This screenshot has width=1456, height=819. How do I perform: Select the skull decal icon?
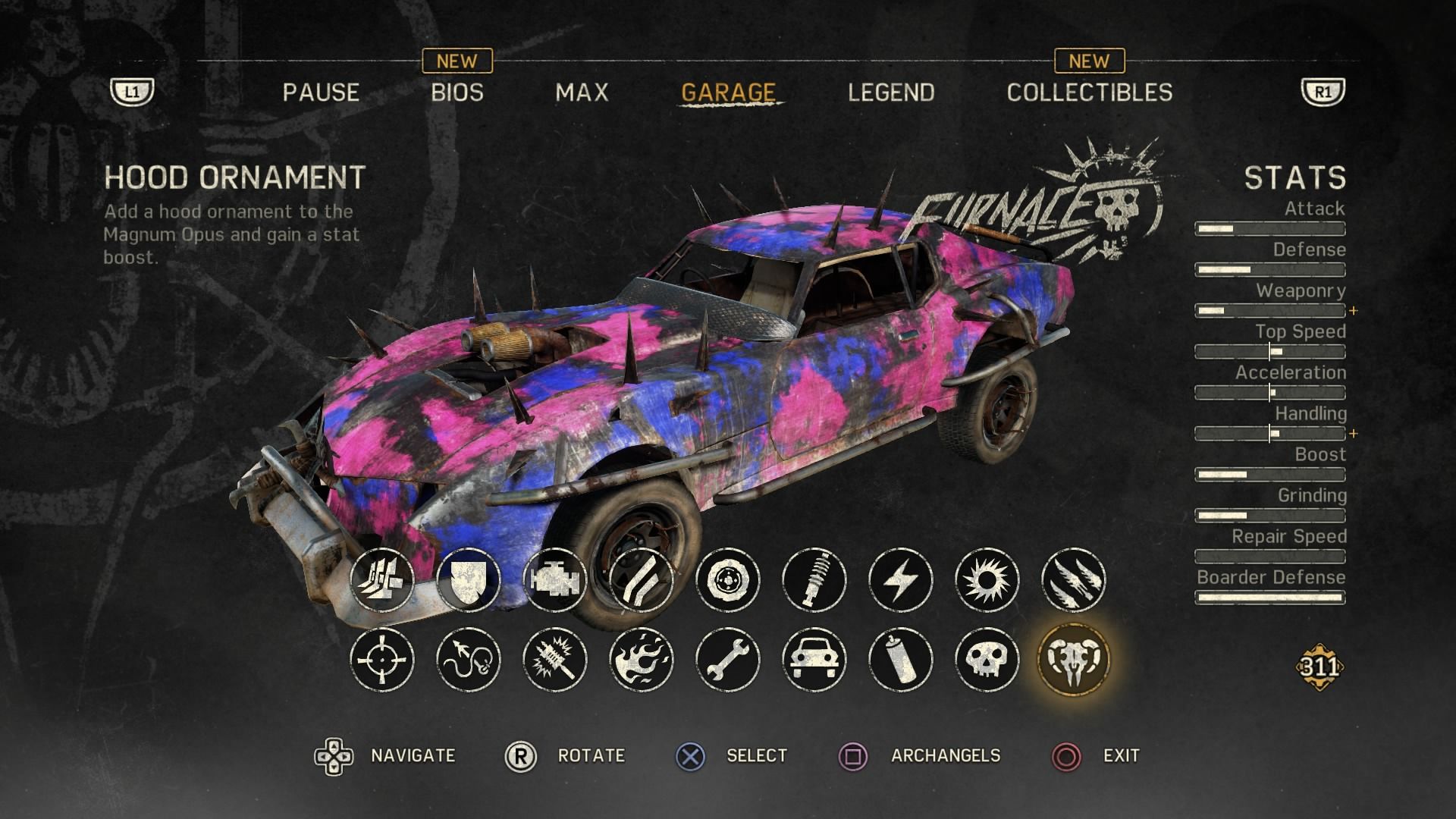pyautogui.click(x=987, y=660)
